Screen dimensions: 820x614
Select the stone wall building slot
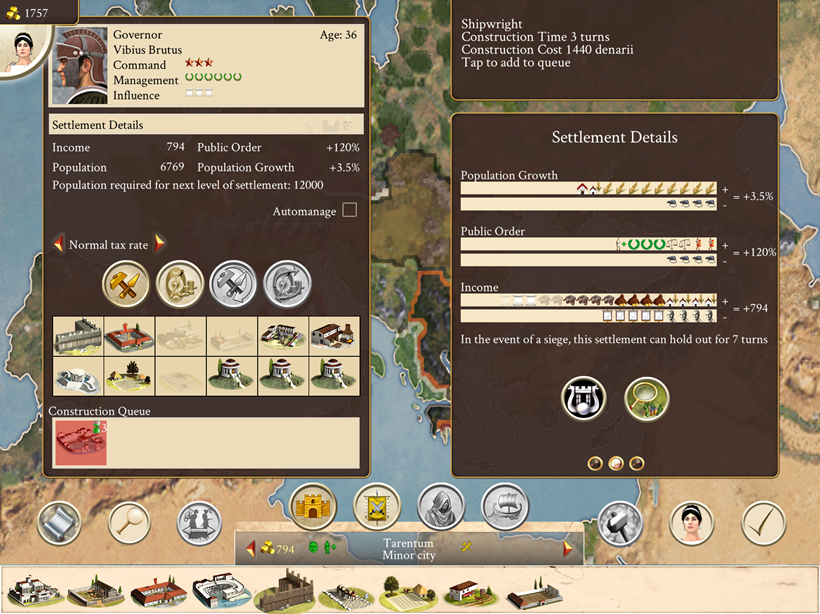[x=78, y=335]
